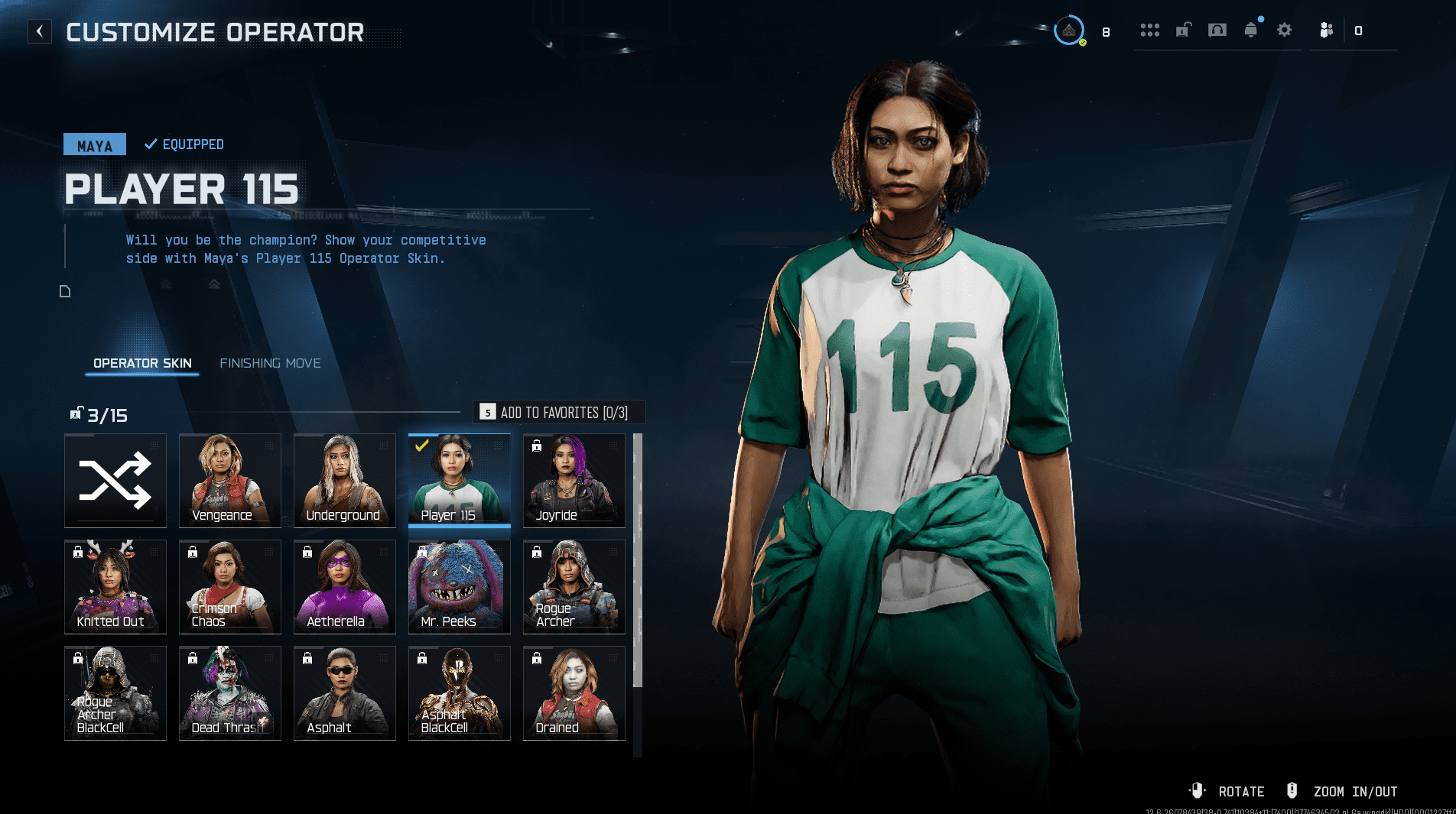1456x814 pixels.
Task: Select the purple Aetherella skin
Action: tap(345, 587)
